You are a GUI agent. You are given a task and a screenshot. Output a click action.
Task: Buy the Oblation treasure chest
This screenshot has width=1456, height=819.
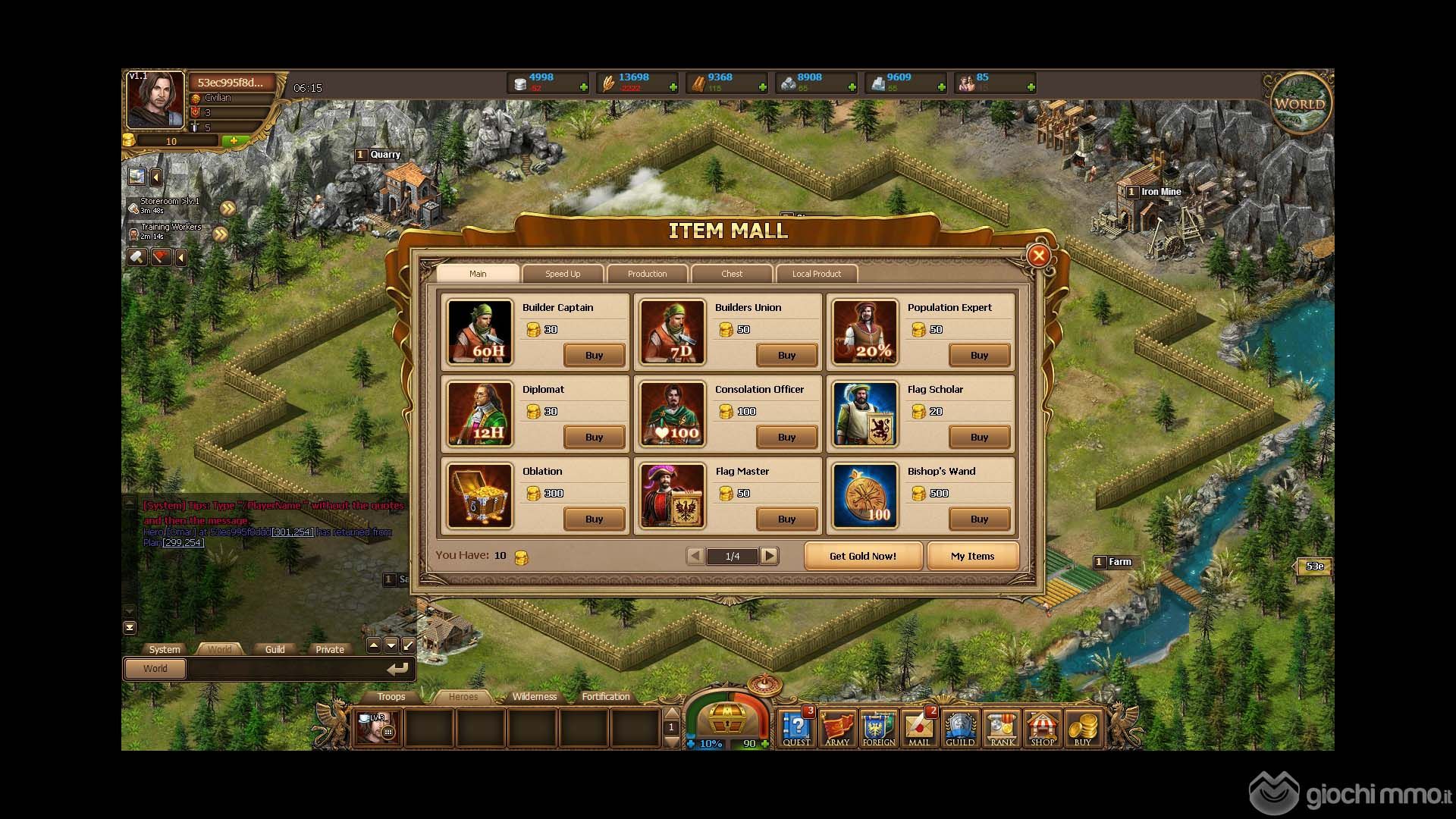[594, 519]
